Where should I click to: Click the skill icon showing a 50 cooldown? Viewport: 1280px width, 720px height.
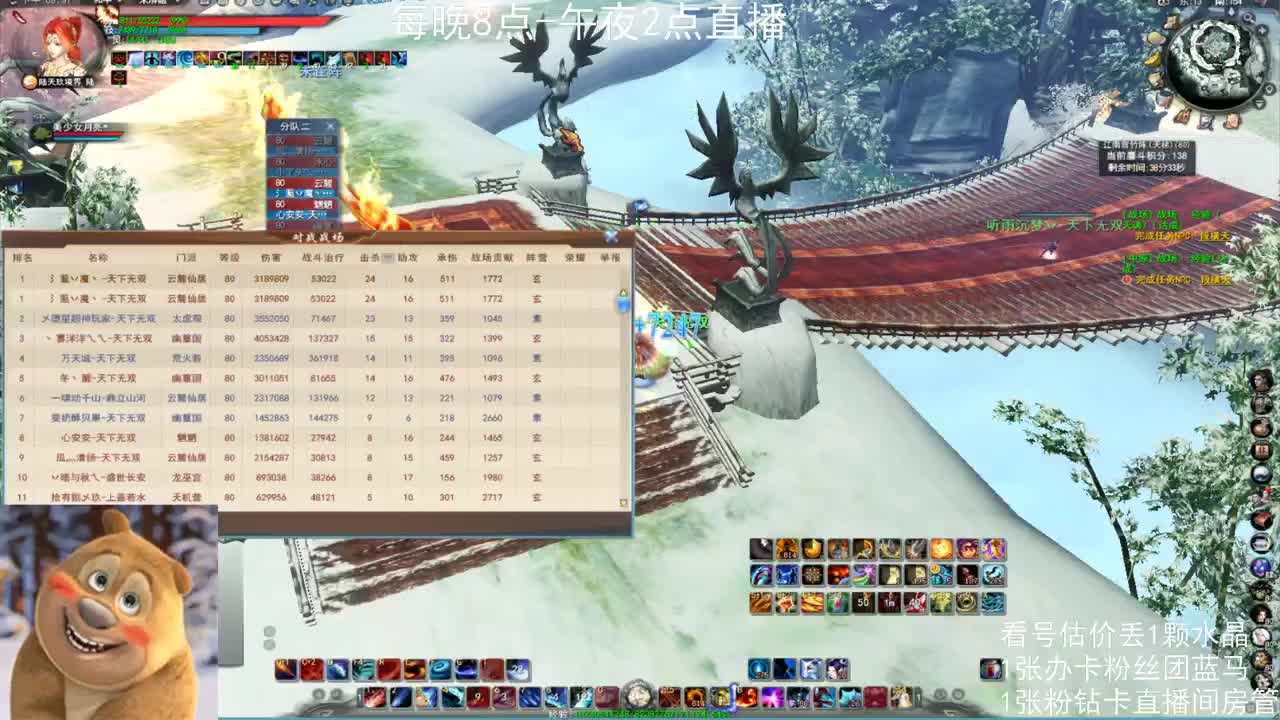[x=862, y=603]
